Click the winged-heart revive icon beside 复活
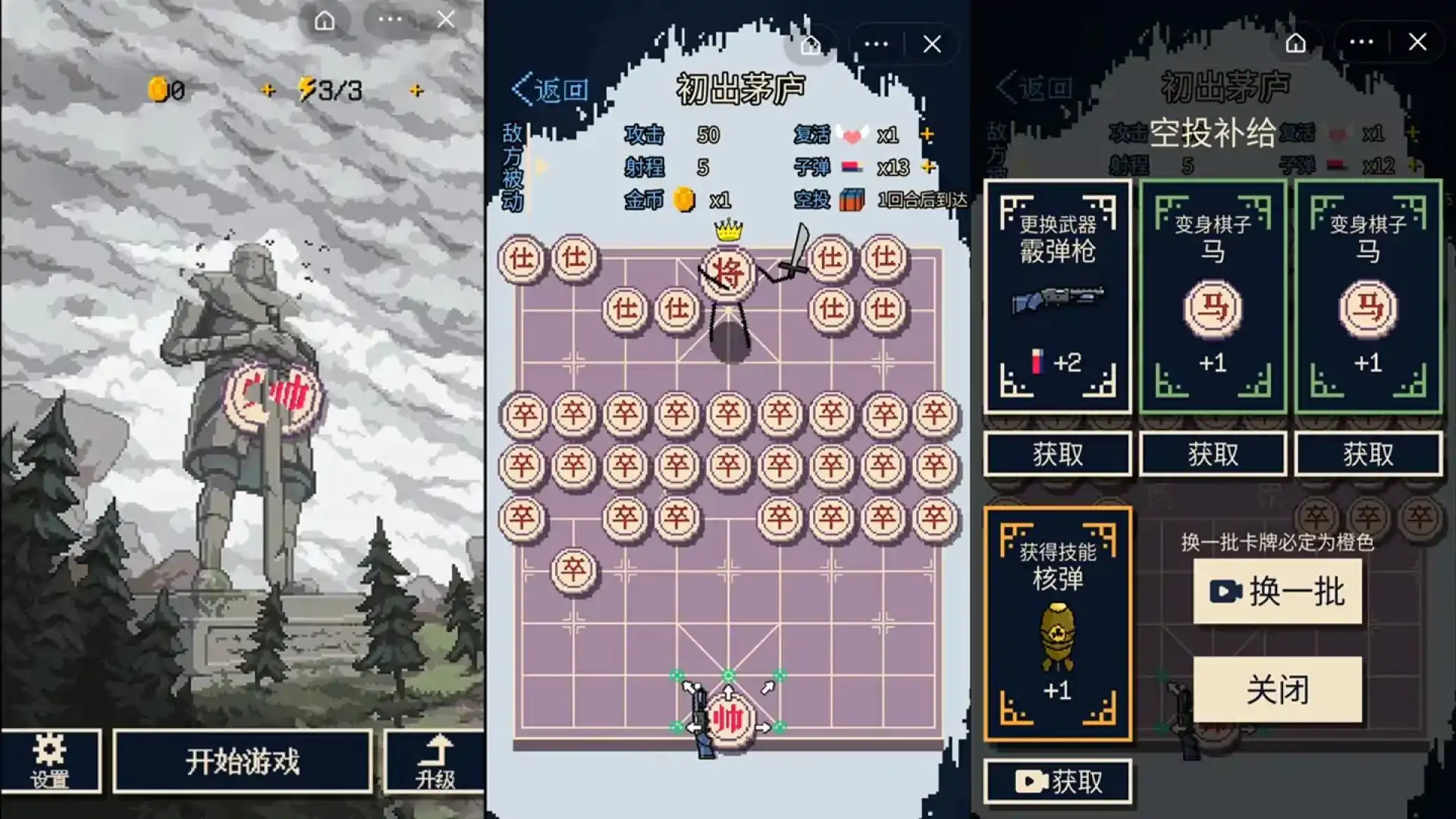 pos(852,135)
